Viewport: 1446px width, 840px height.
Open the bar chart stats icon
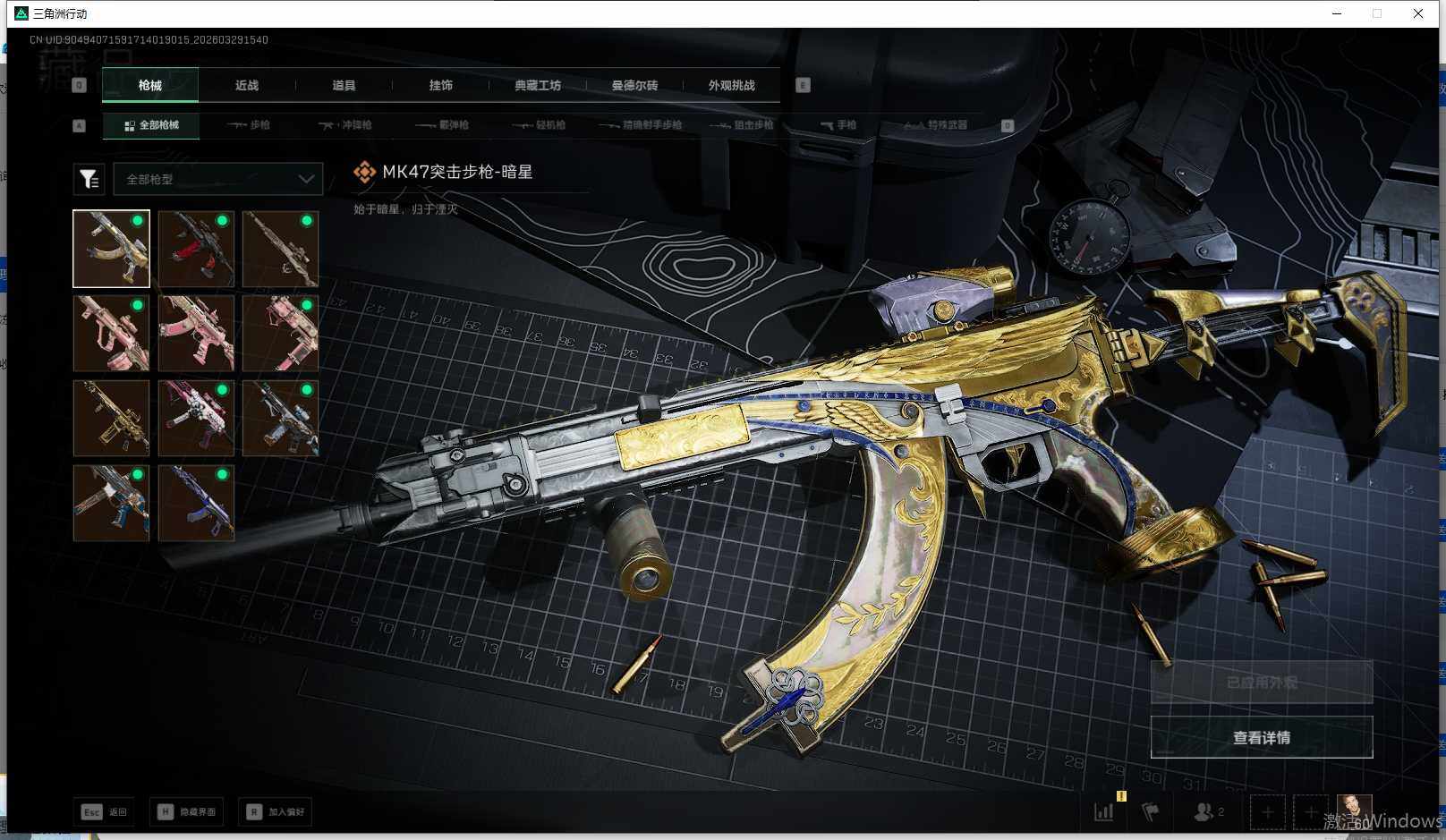(x=1104, y=811)
